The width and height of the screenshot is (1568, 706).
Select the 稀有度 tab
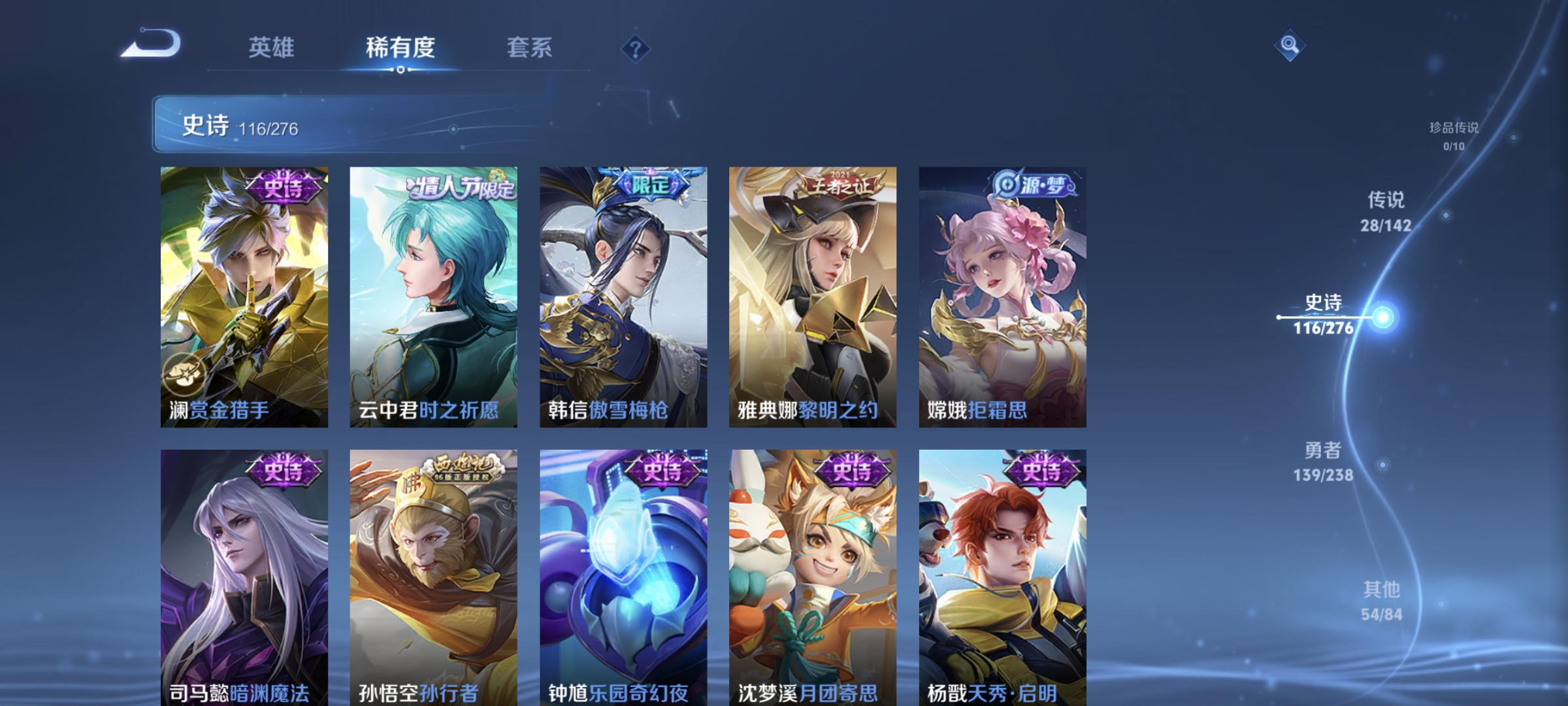(x=400, y=47)
